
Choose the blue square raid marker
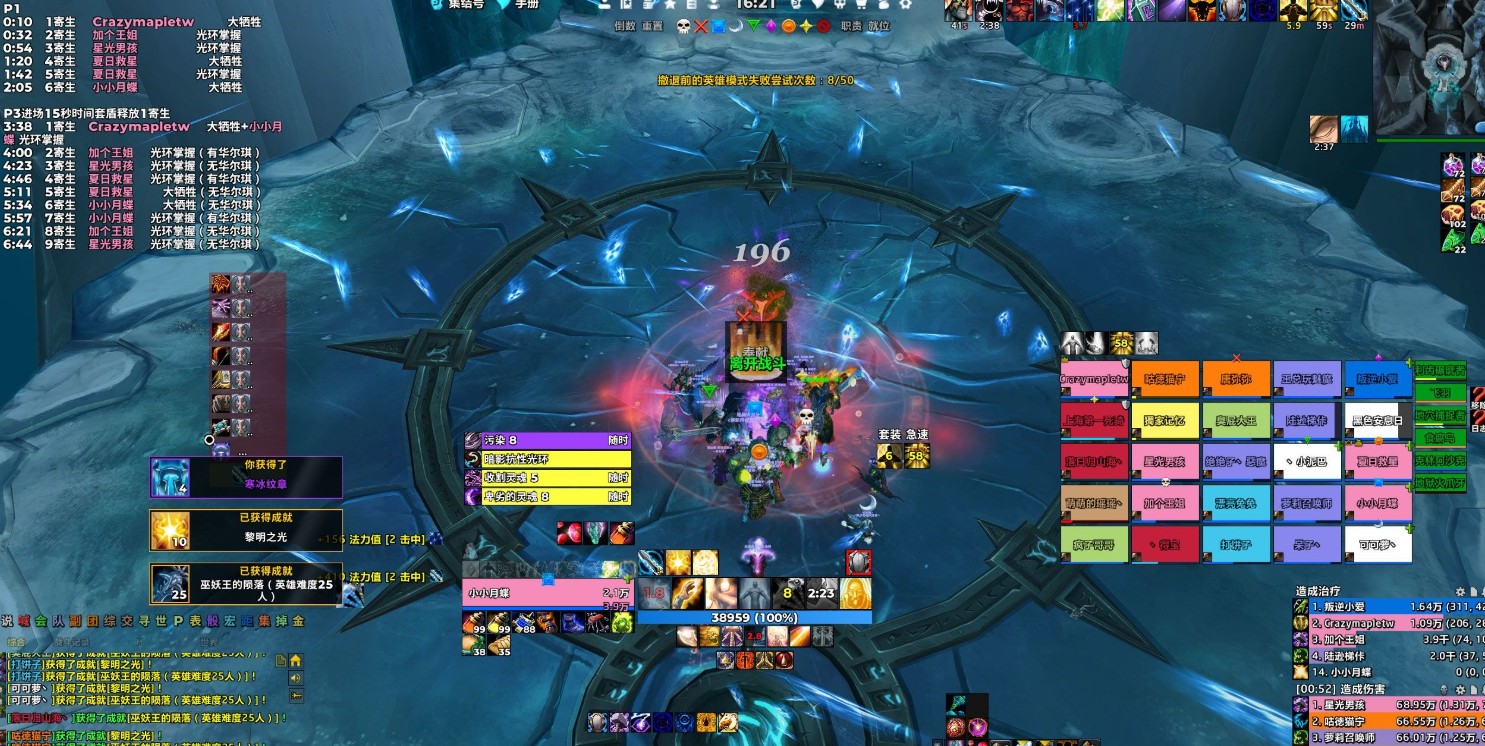tap(718, 26)
